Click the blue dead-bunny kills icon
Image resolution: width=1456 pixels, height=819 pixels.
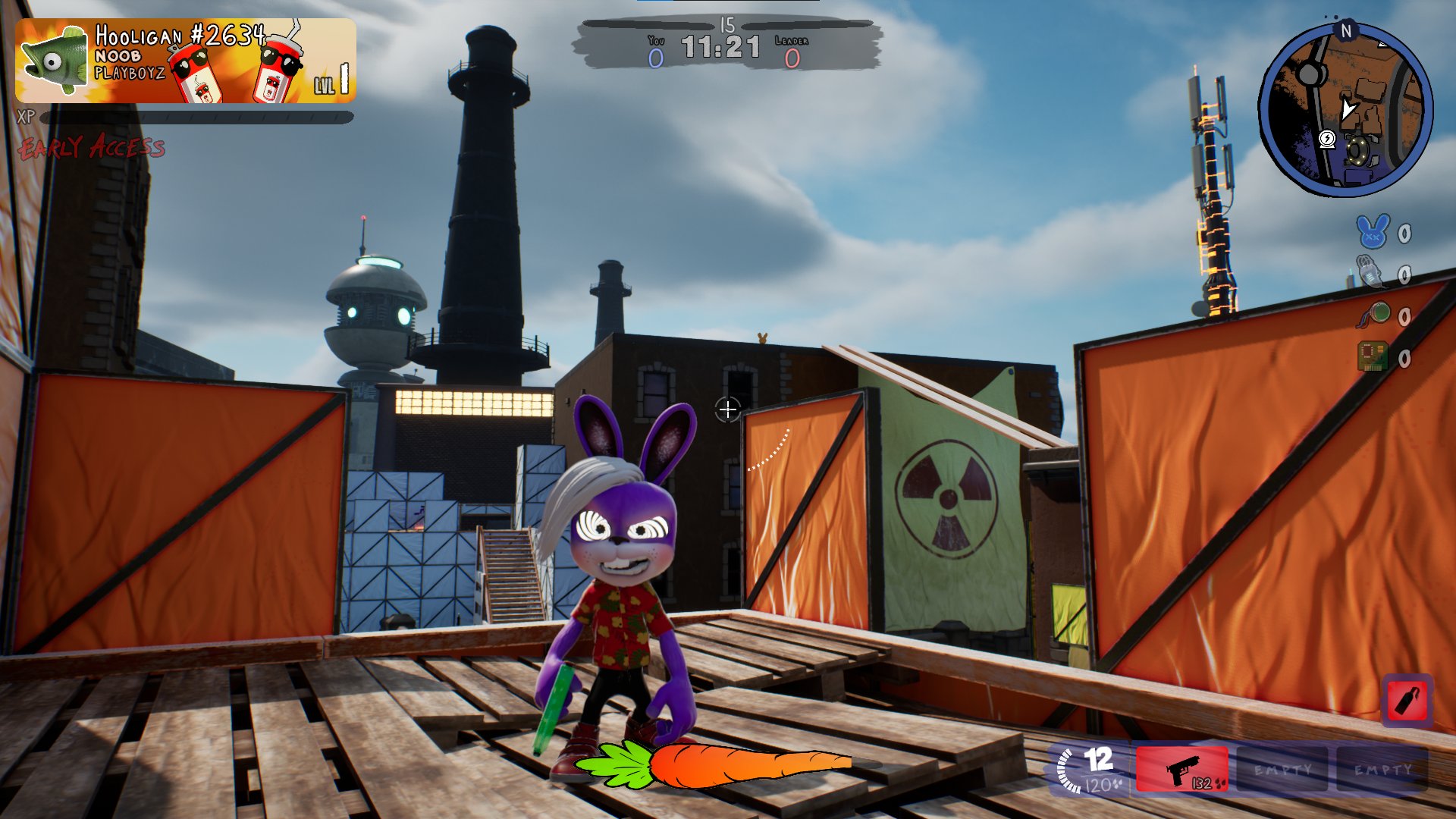click(x=1373, y=232)
